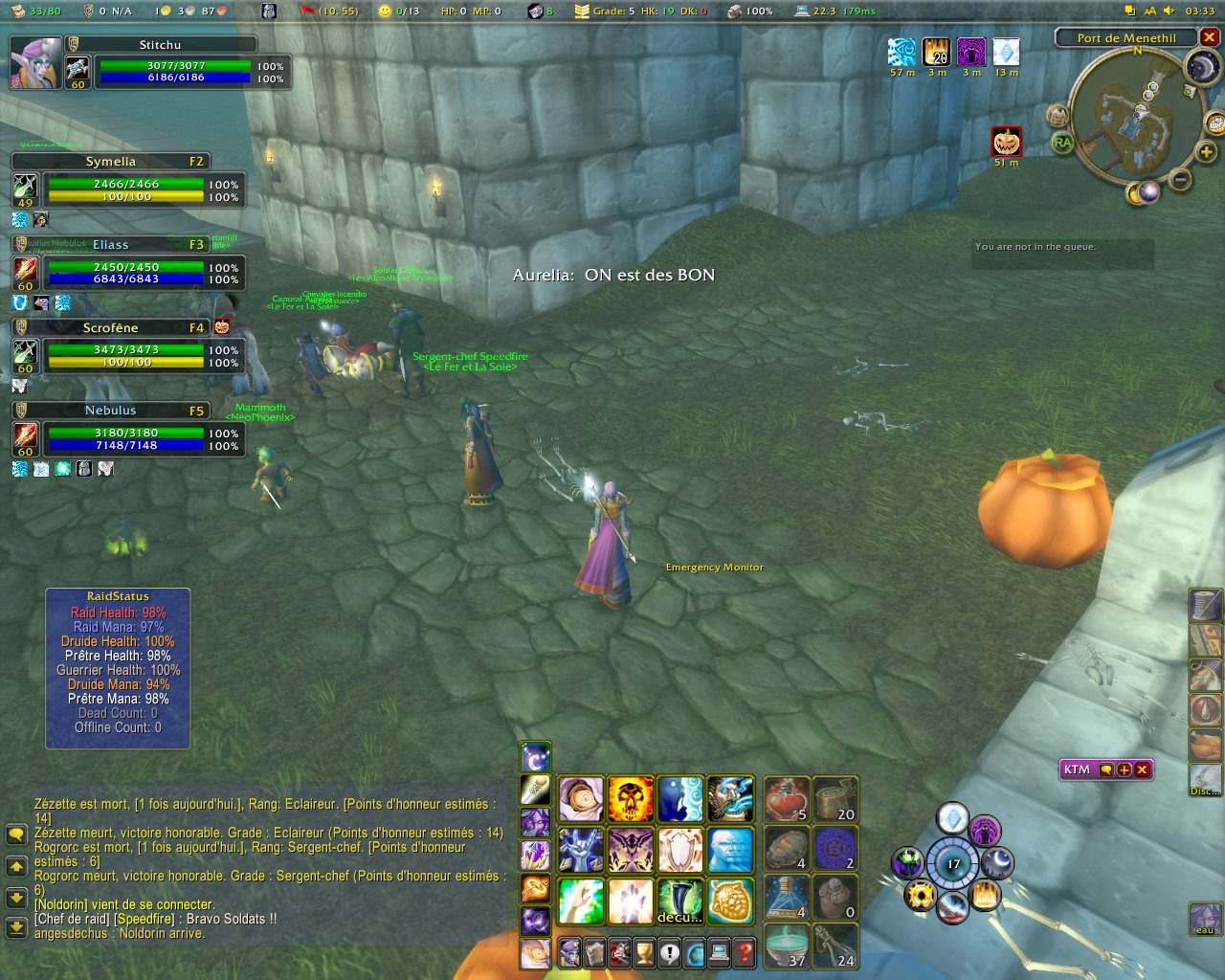The width and height of the screenshot is (1225, 980).
Task: Select party member Scrofène's unit frame
Action: pos(124,347)
